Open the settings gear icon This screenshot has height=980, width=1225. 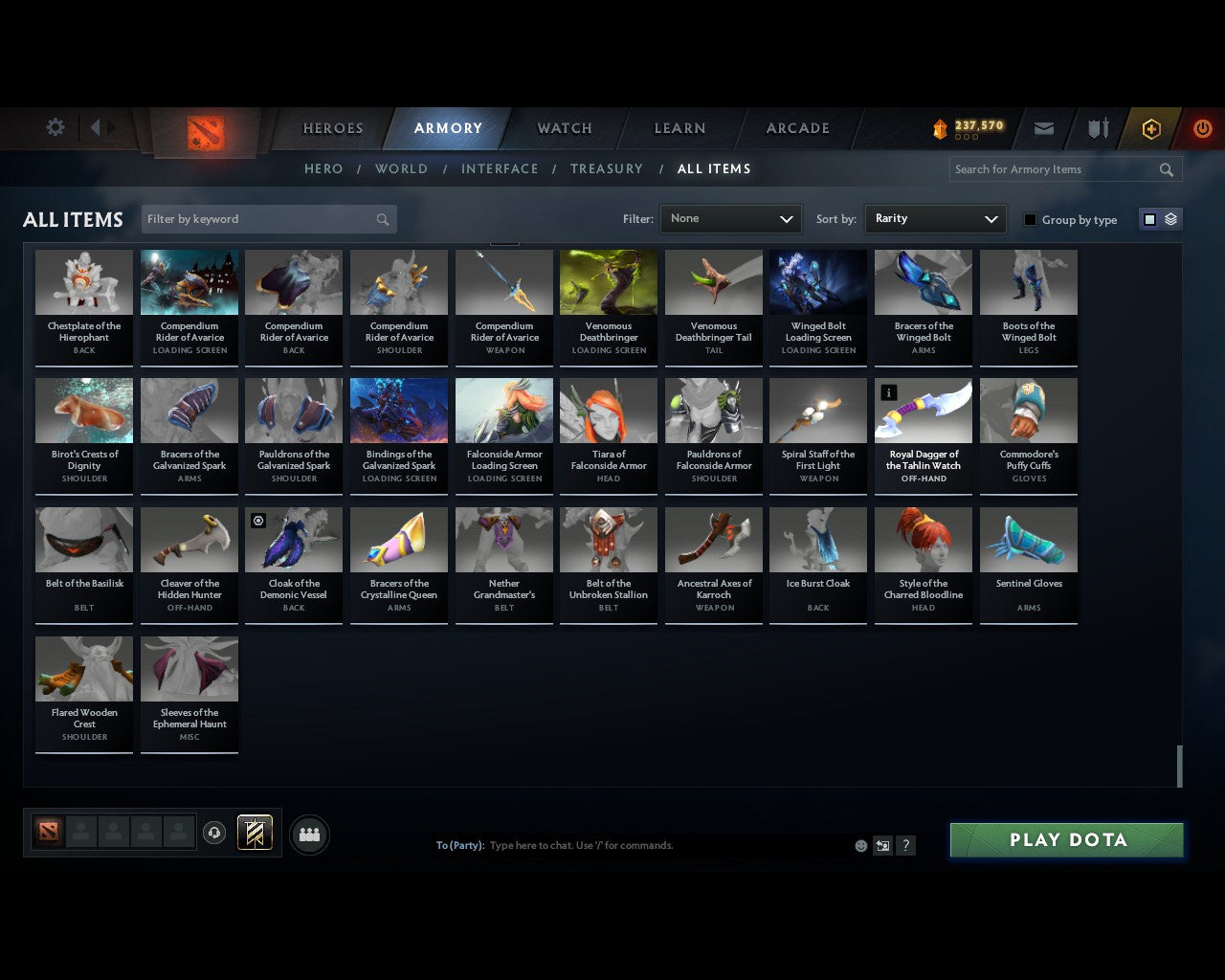pyautogui.click(x=55, y=127)
